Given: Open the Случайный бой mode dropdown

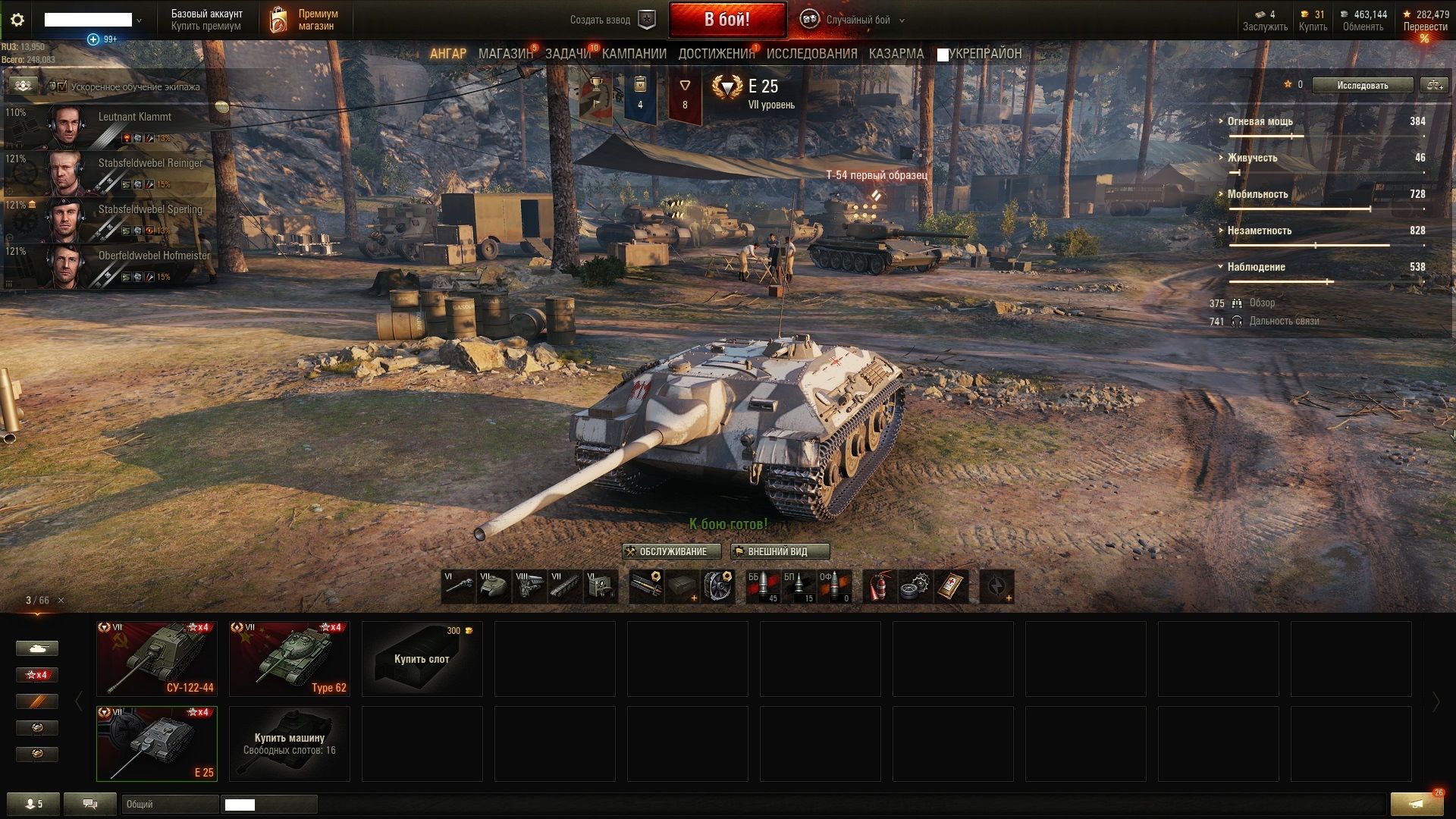Looking at the screenshot, I should pyautogui.click(x=857, y=20).
